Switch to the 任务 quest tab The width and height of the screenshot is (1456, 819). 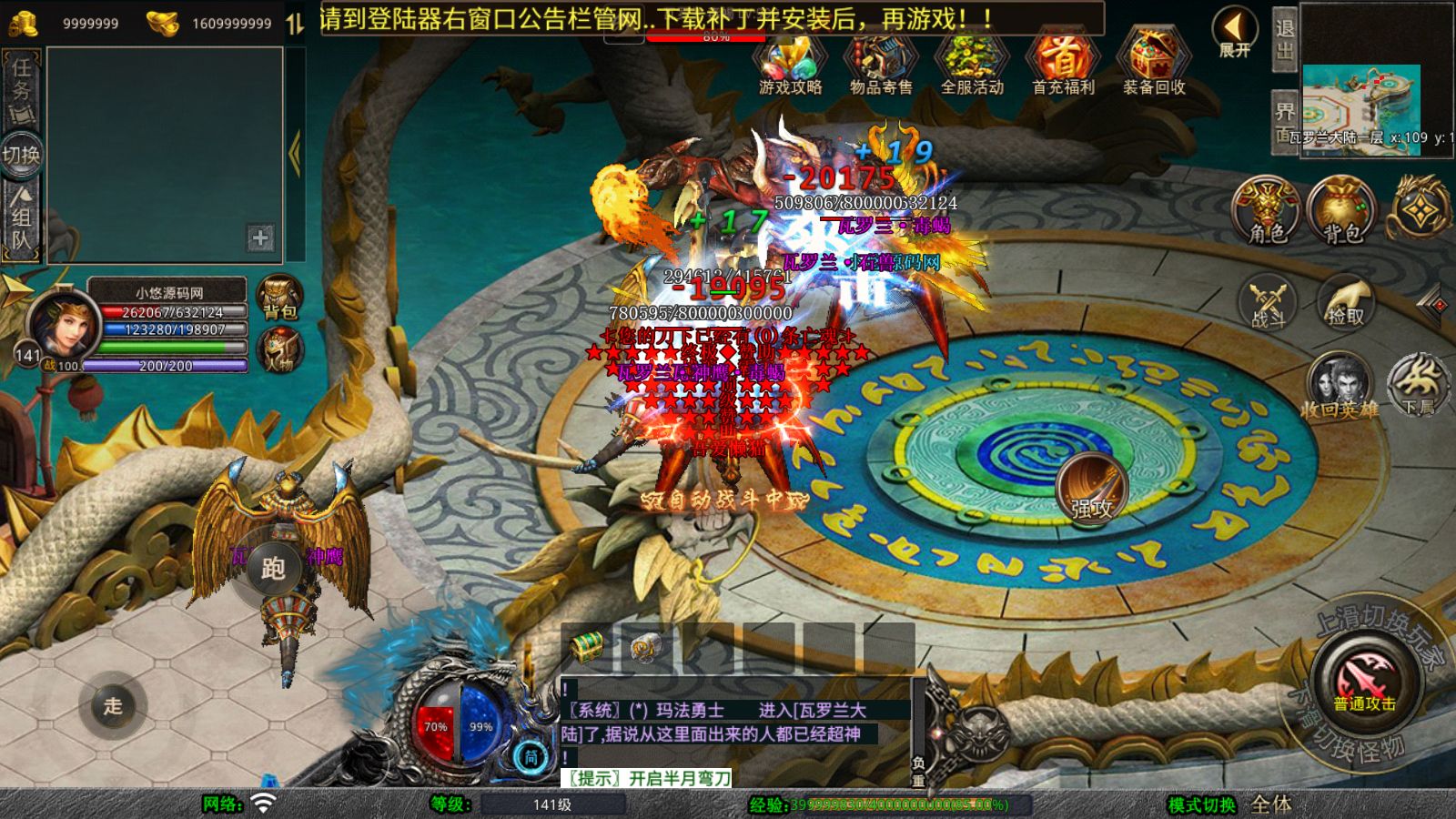pos(21,89)
